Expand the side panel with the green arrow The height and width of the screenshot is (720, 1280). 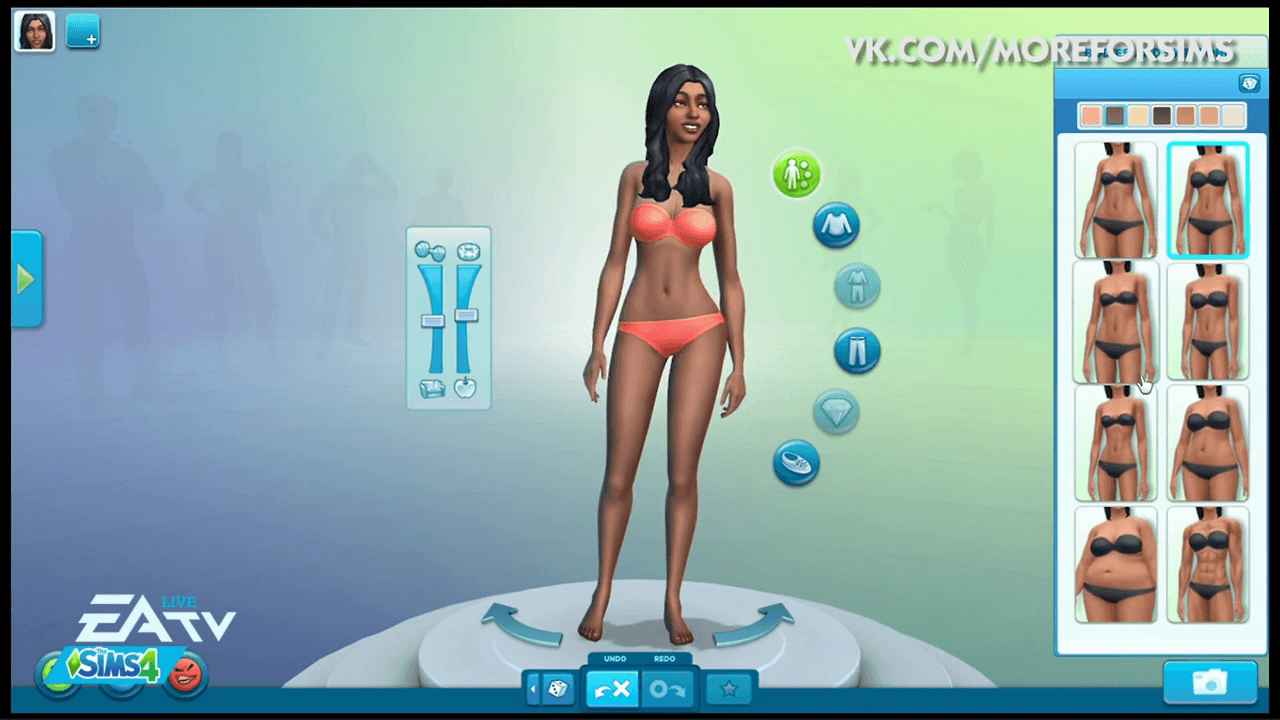24,278
